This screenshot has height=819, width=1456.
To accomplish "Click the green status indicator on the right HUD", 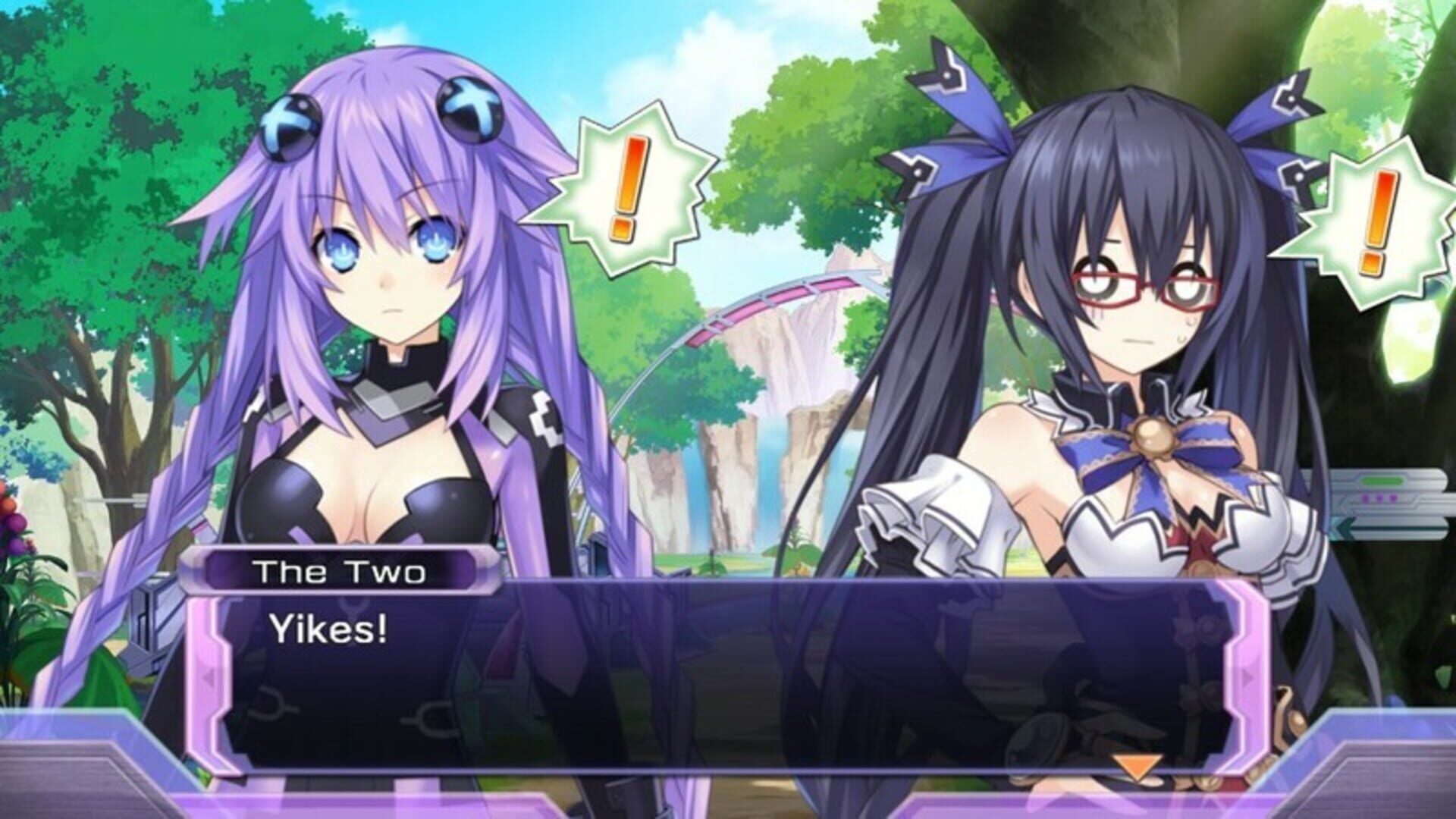I will [1382, 479].
